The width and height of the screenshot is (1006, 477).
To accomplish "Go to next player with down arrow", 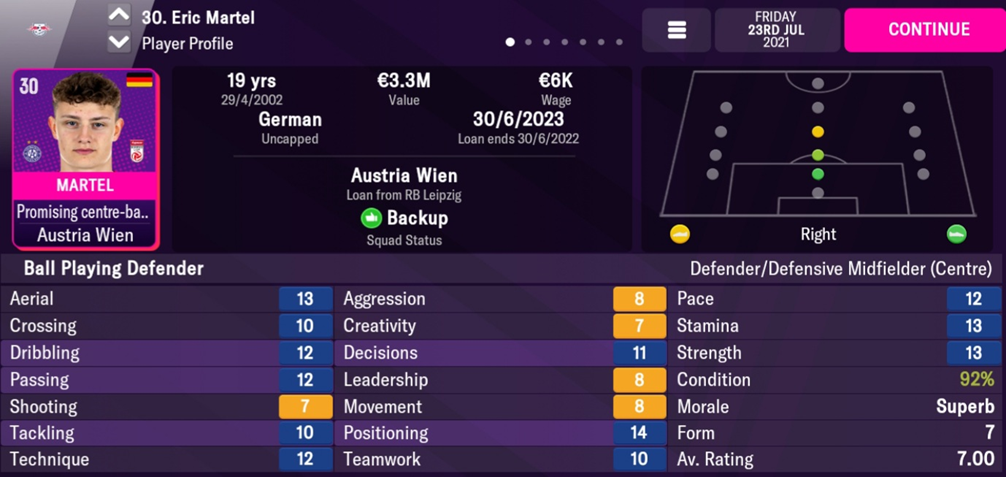I will [119, 42].
